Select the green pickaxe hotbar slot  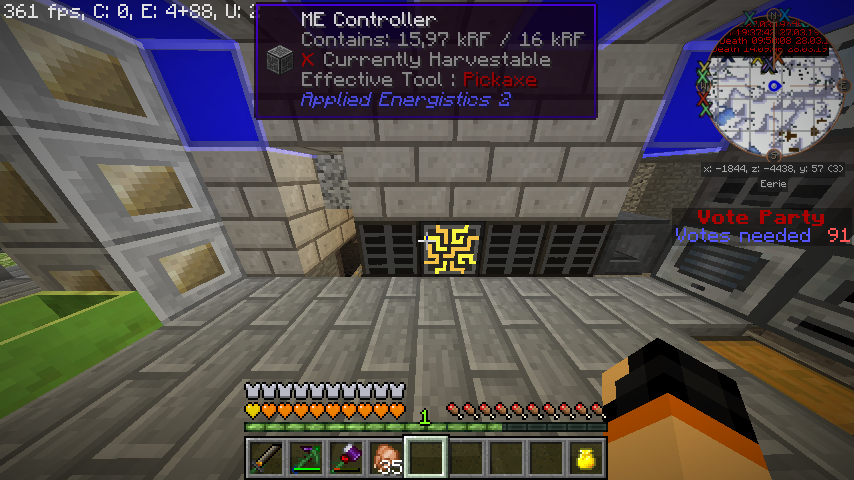[x=305, y=459]
